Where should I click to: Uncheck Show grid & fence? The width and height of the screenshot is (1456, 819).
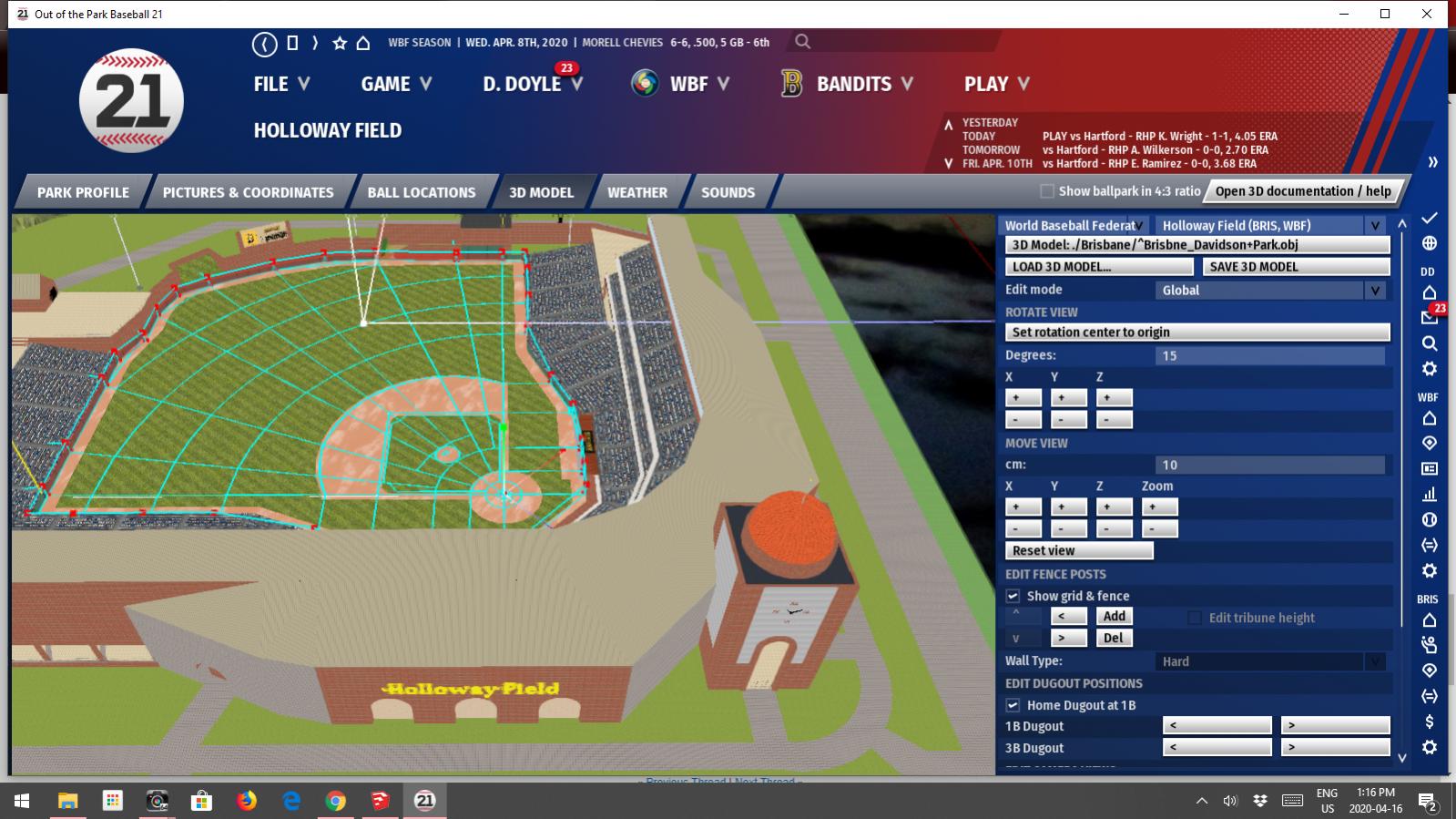[x=1013, y=596]
